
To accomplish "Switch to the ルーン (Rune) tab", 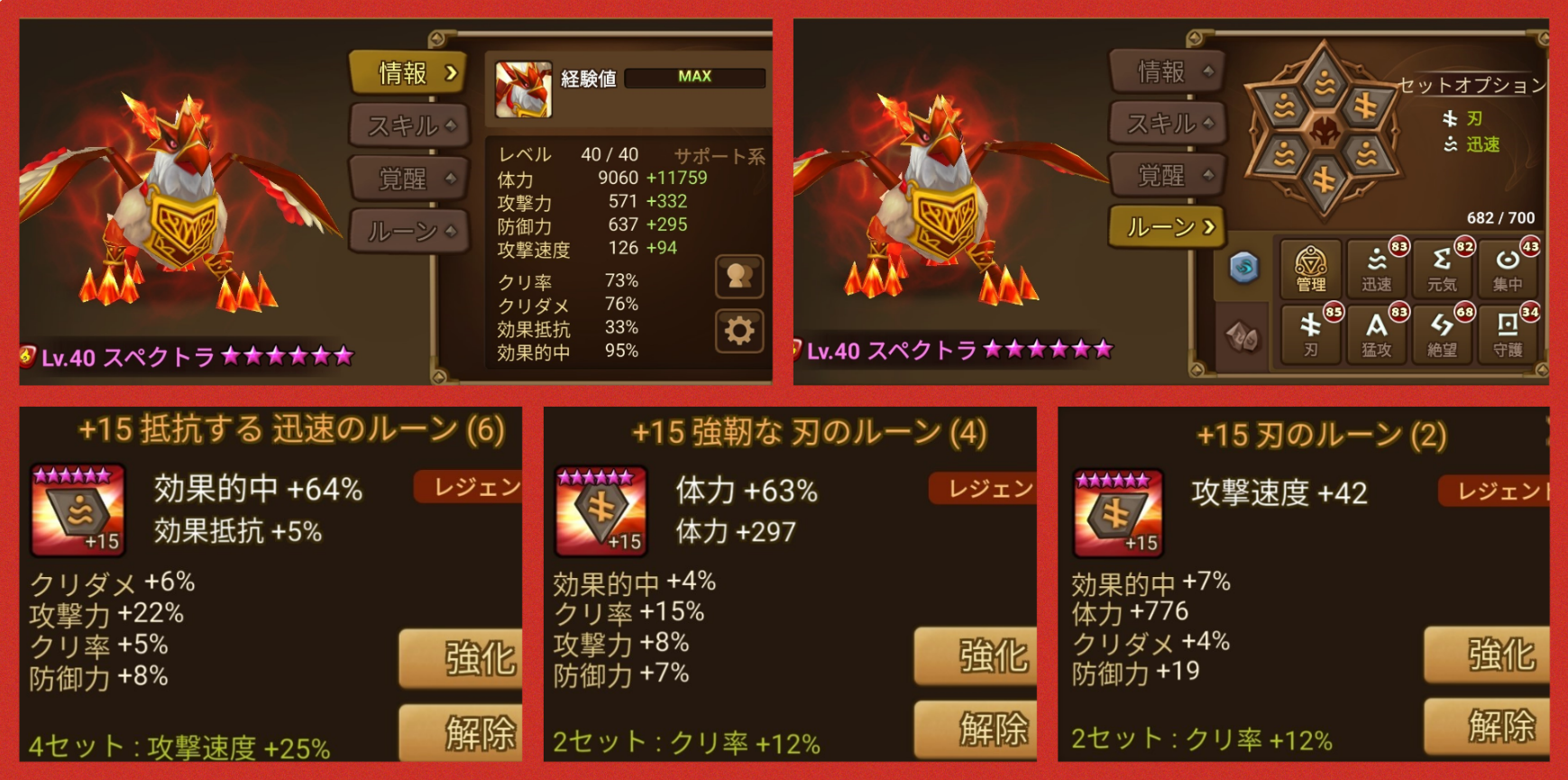I will pos(1167,229).
